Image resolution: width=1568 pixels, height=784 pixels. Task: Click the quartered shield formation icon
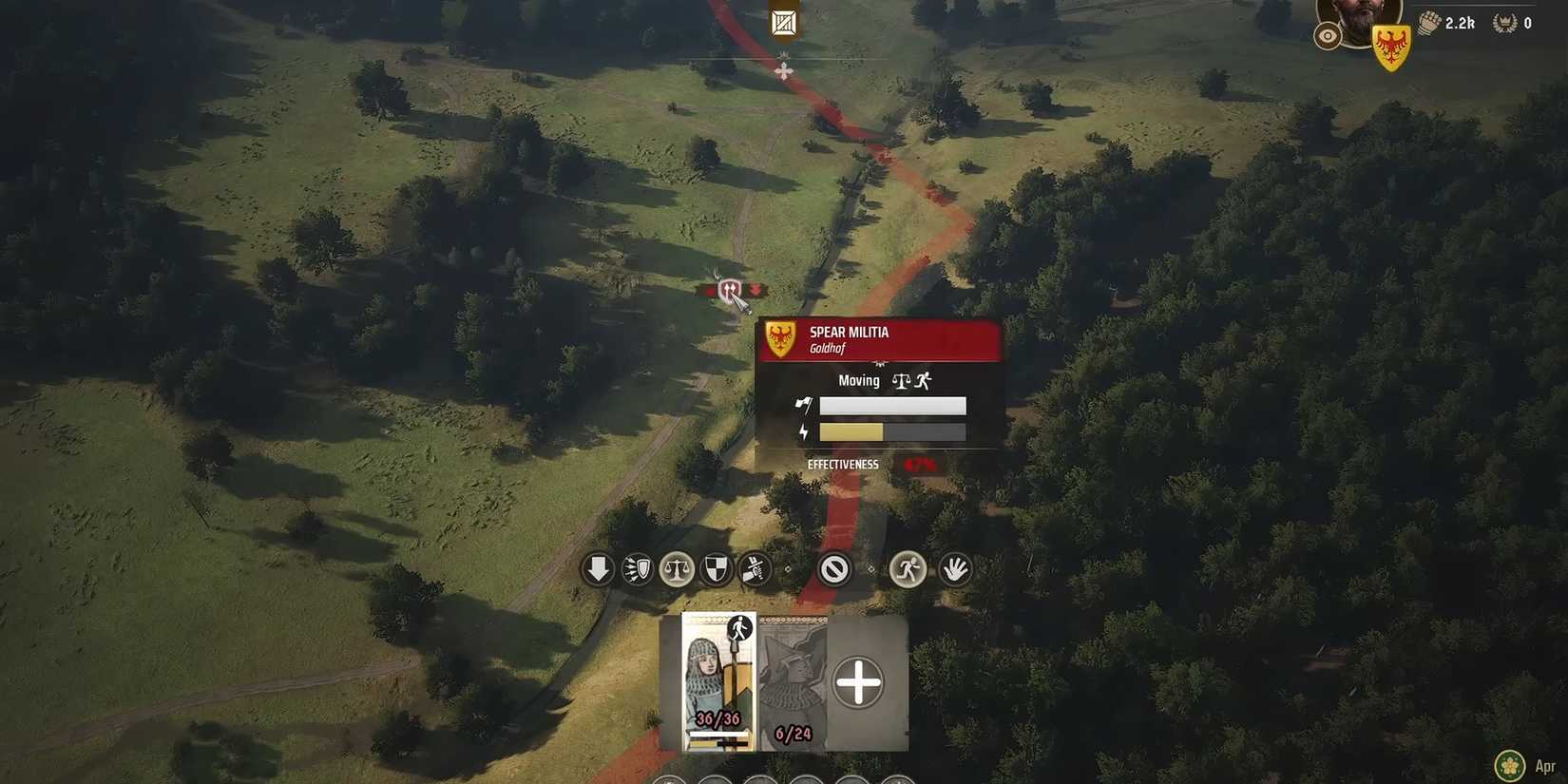click(716, 568)
